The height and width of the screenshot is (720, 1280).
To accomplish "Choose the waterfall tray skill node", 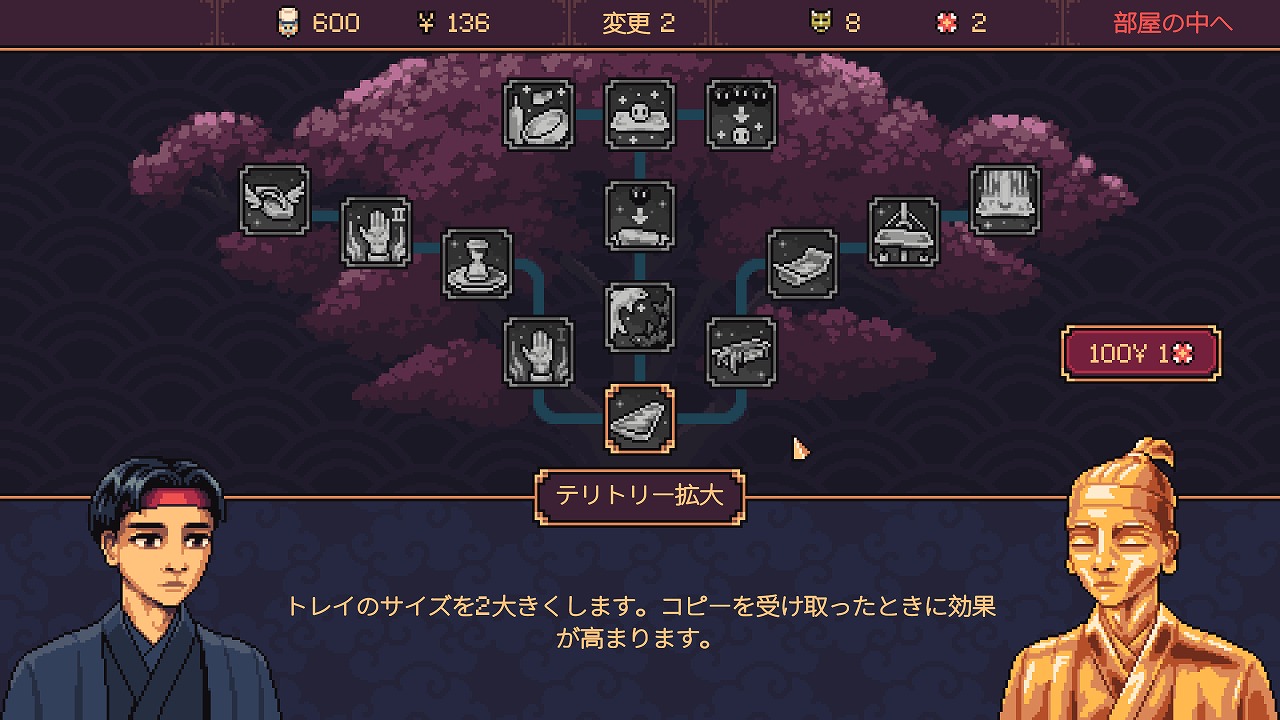I will pyautogui.click(x=1005, y=200).
